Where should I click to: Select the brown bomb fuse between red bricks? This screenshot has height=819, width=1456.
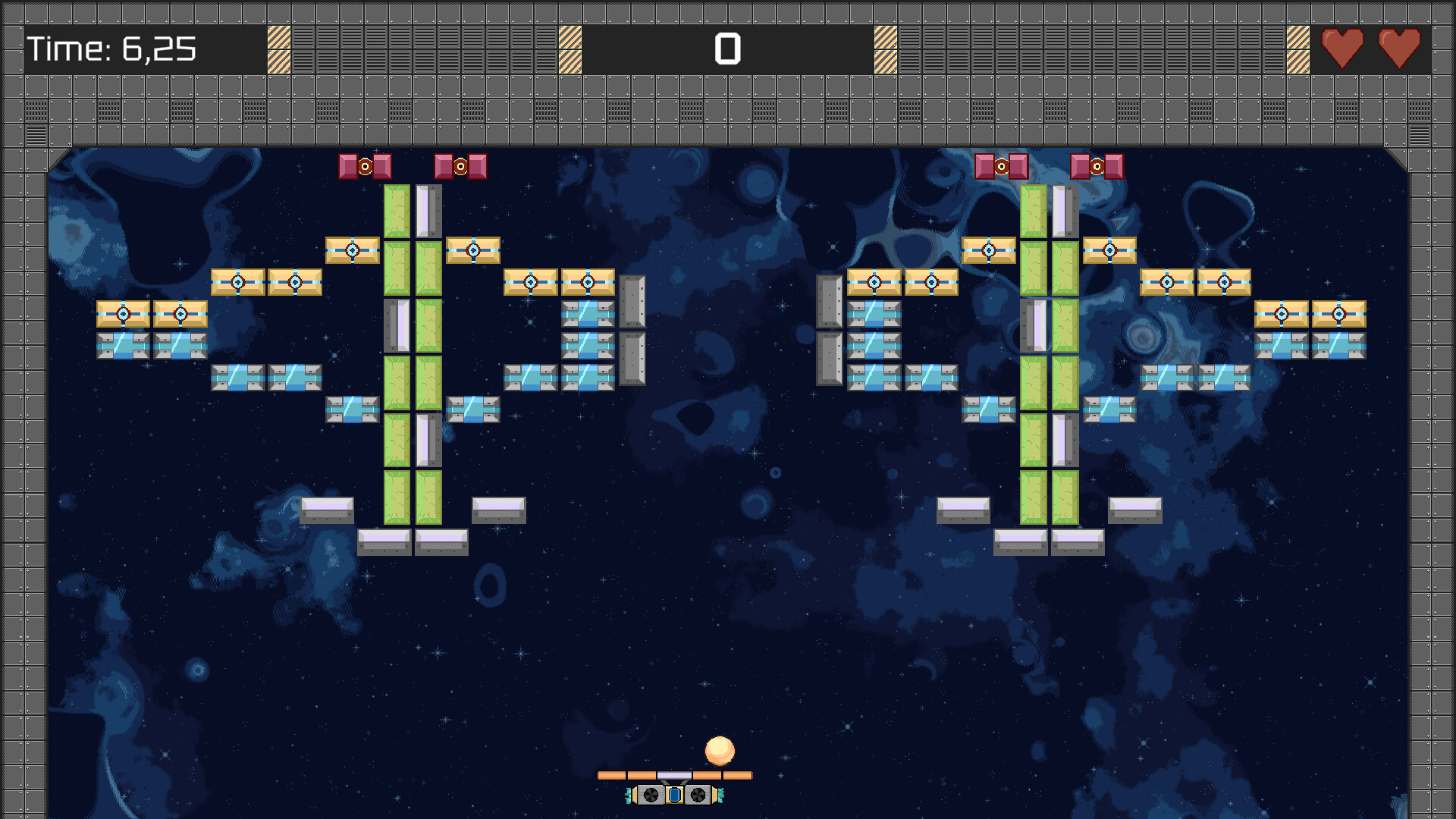pyautogui.click(x=364, y=166)
